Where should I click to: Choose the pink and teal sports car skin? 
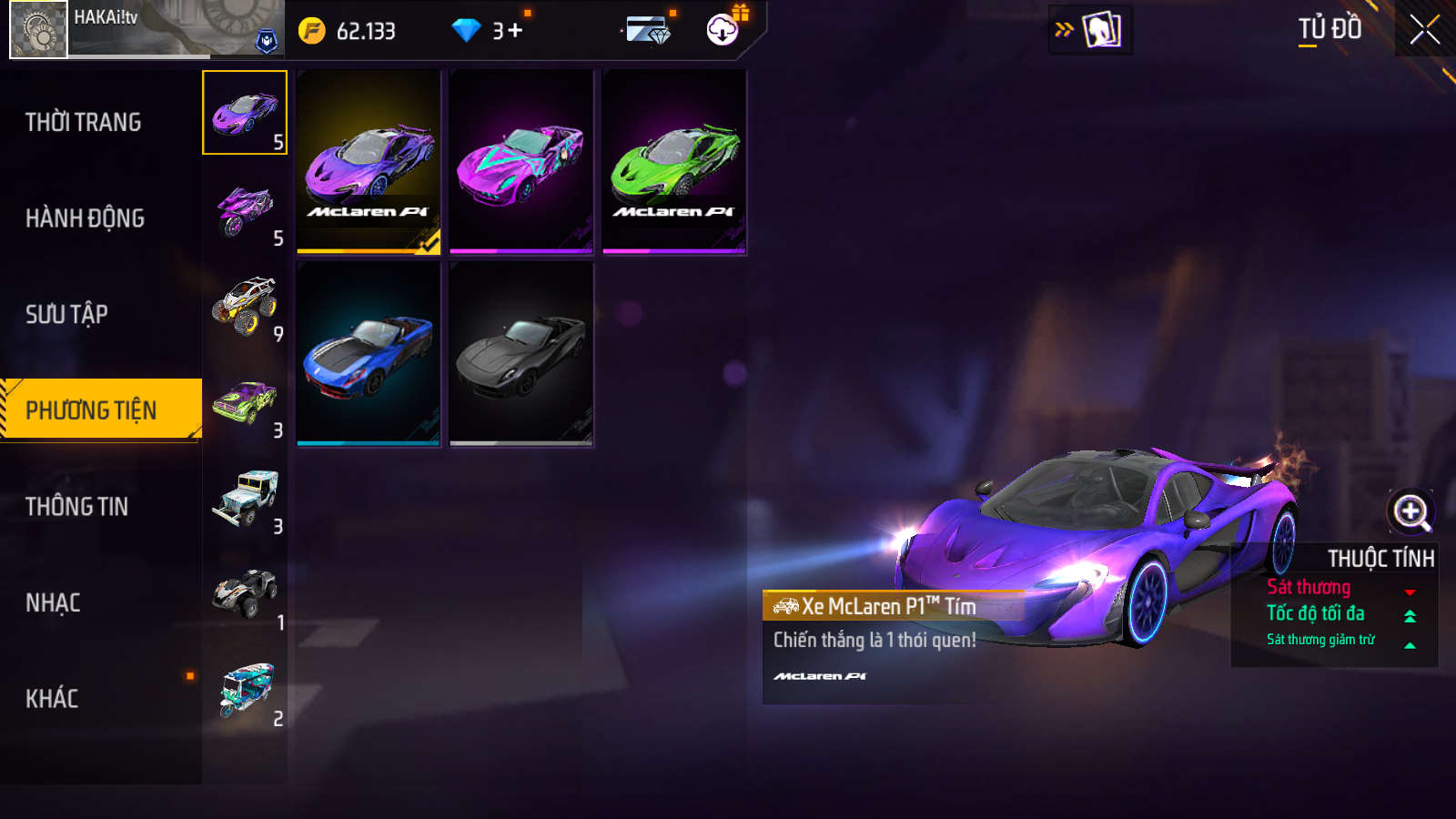tap(521, 162)
